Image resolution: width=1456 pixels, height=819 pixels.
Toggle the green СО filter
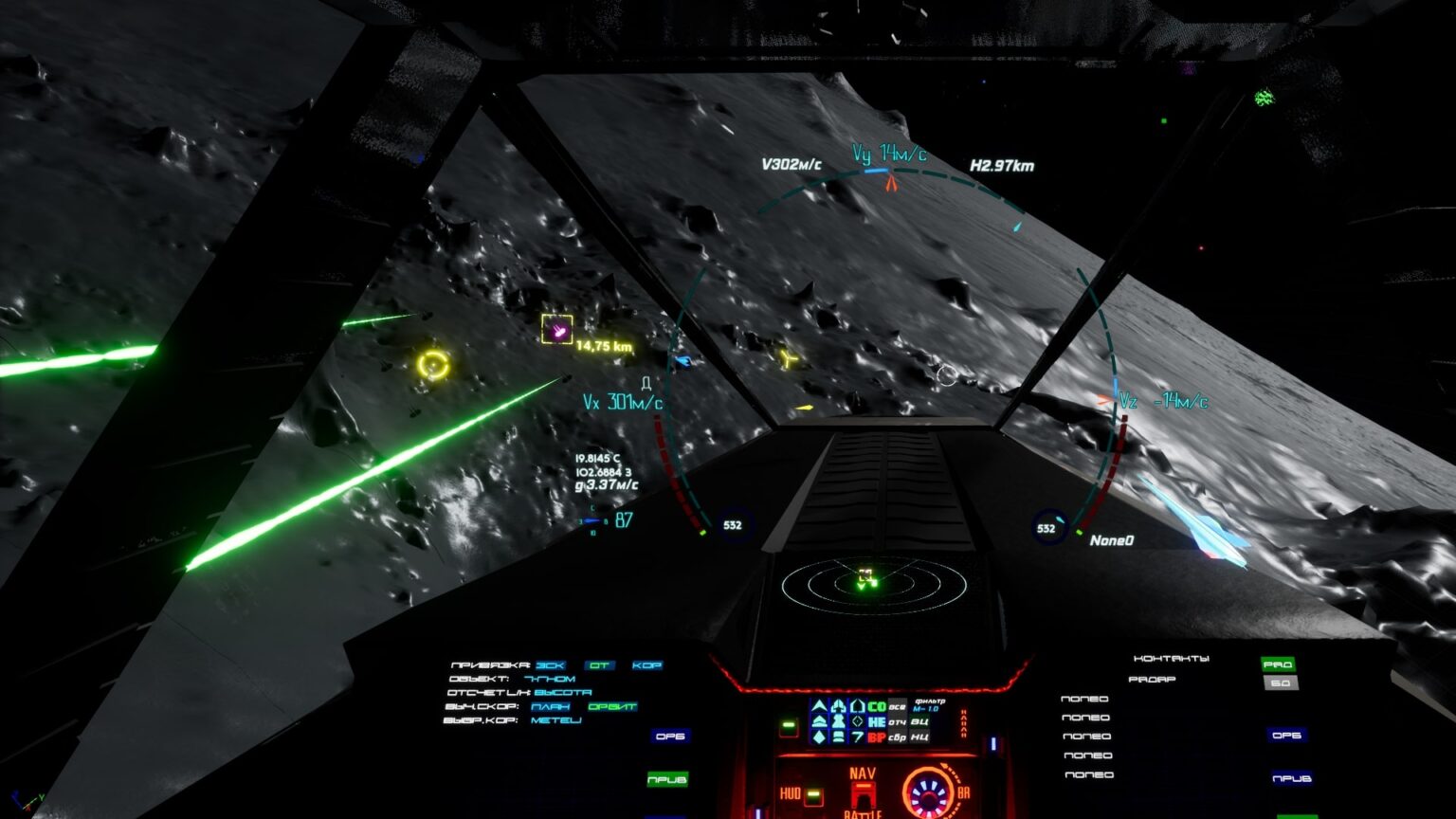click(877, 706)
